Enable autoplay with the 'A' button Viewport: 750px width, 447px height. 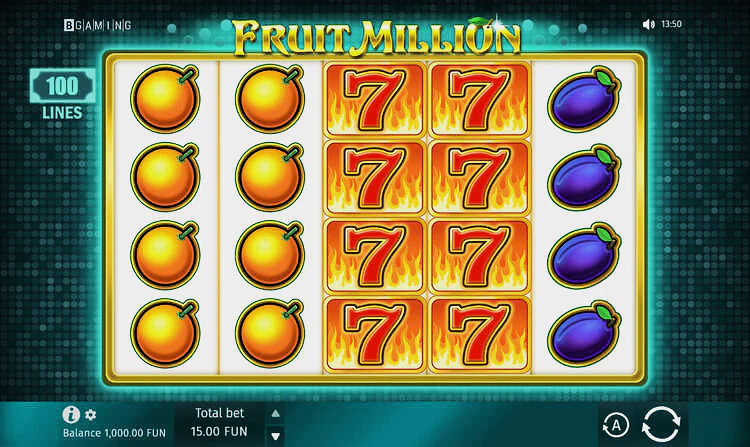[x=615, y=425]
